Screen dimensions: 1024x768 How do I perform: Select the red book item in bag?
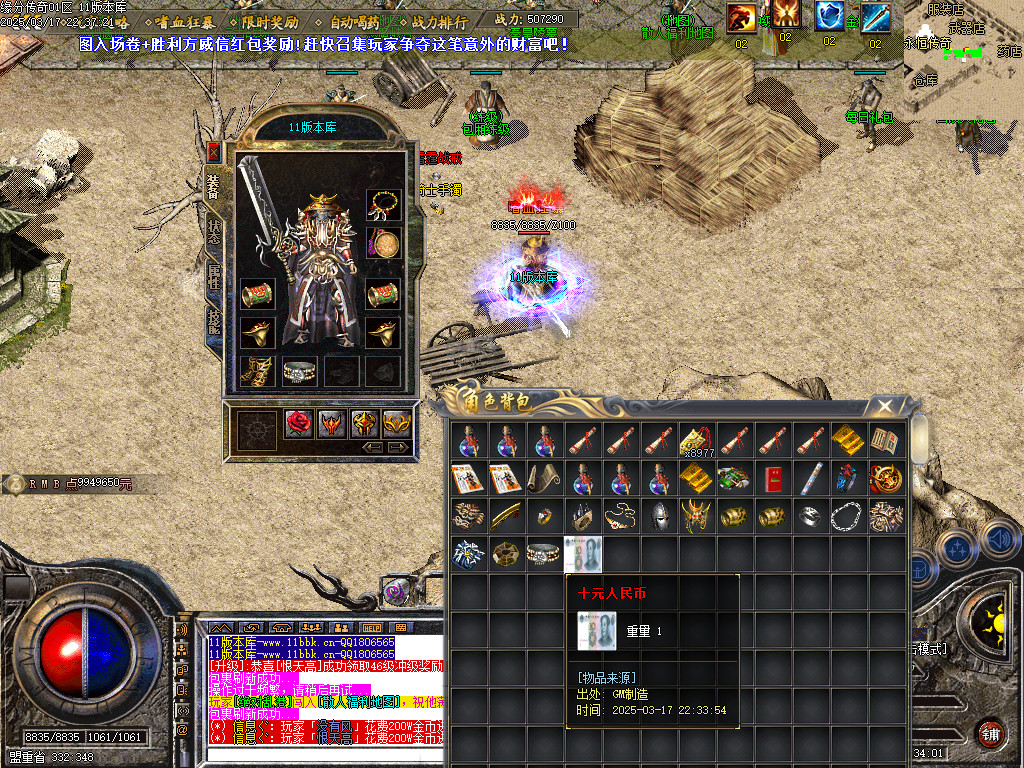pyautogui.click(x=772, y=478)
